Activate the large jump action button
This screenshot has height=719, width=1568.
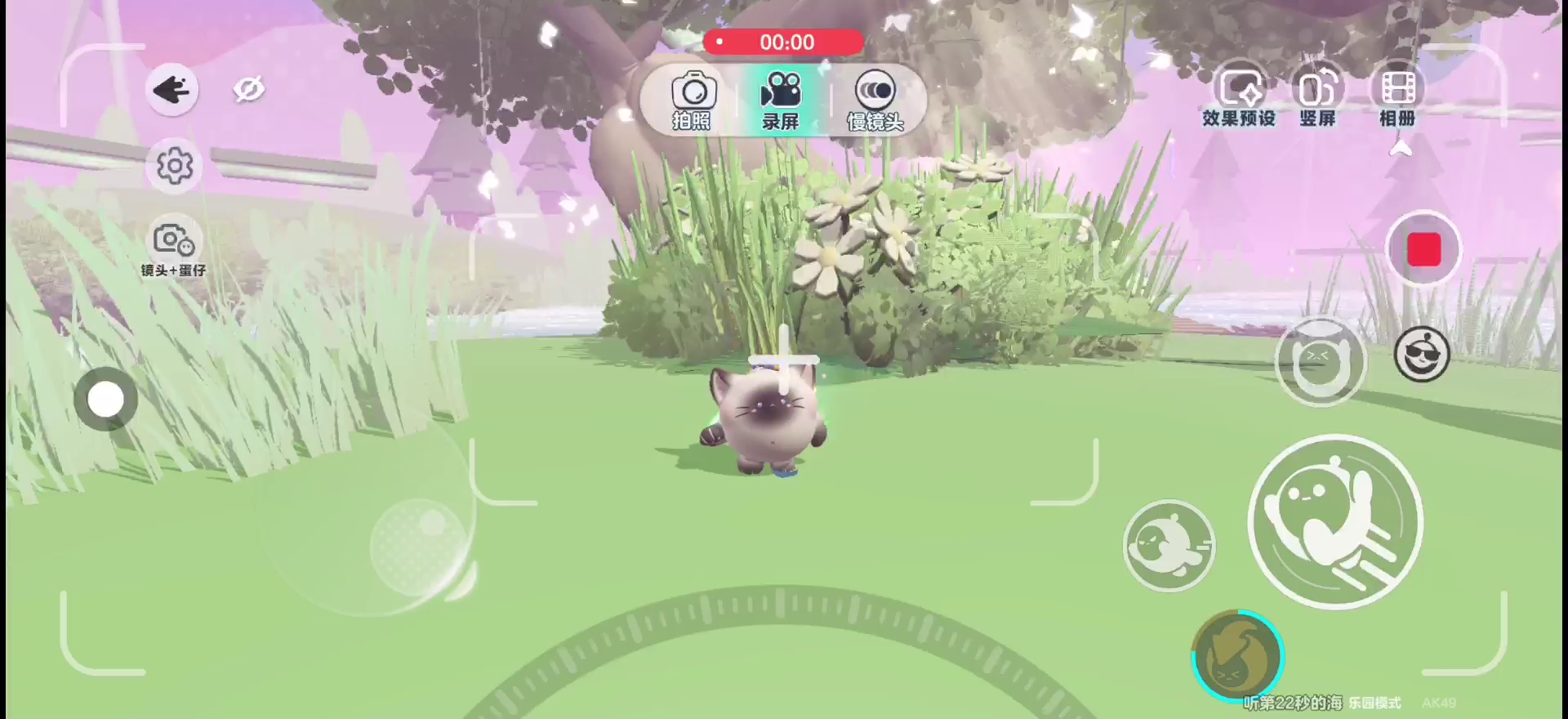click(x=1335, y=522)
